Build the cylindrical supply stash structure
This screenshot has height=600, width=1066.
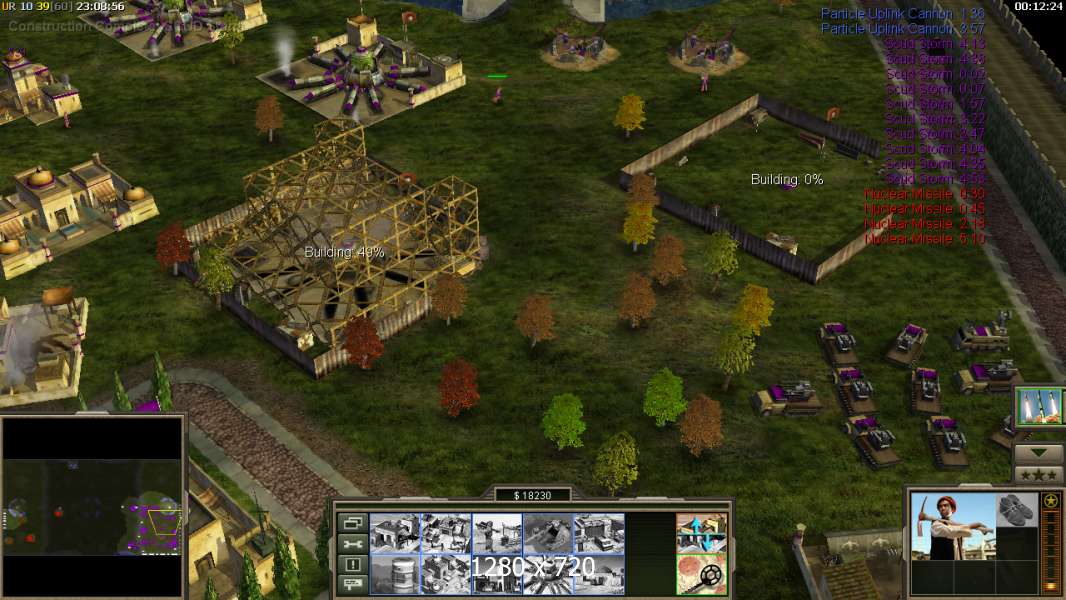click(394, 575)
